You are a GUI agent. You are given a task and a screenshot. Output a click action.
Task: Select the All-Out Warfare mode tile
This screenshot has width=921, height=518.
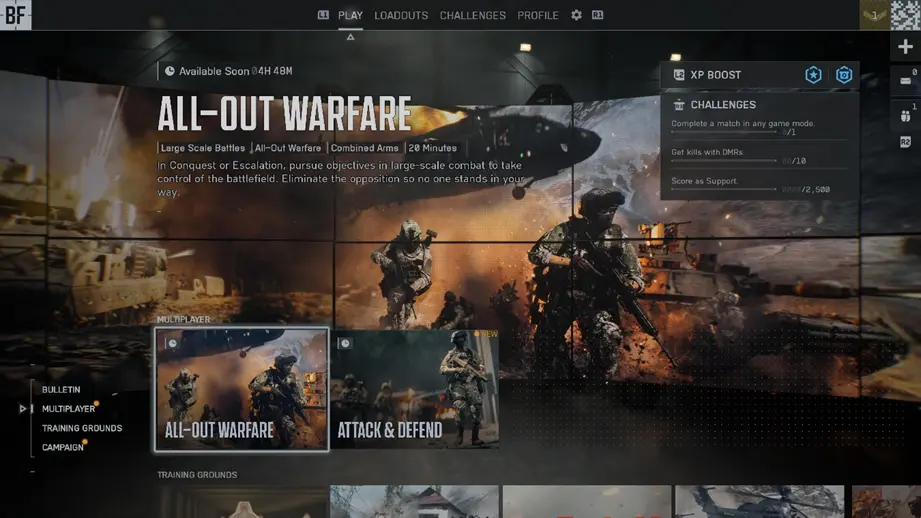(241, 389)
